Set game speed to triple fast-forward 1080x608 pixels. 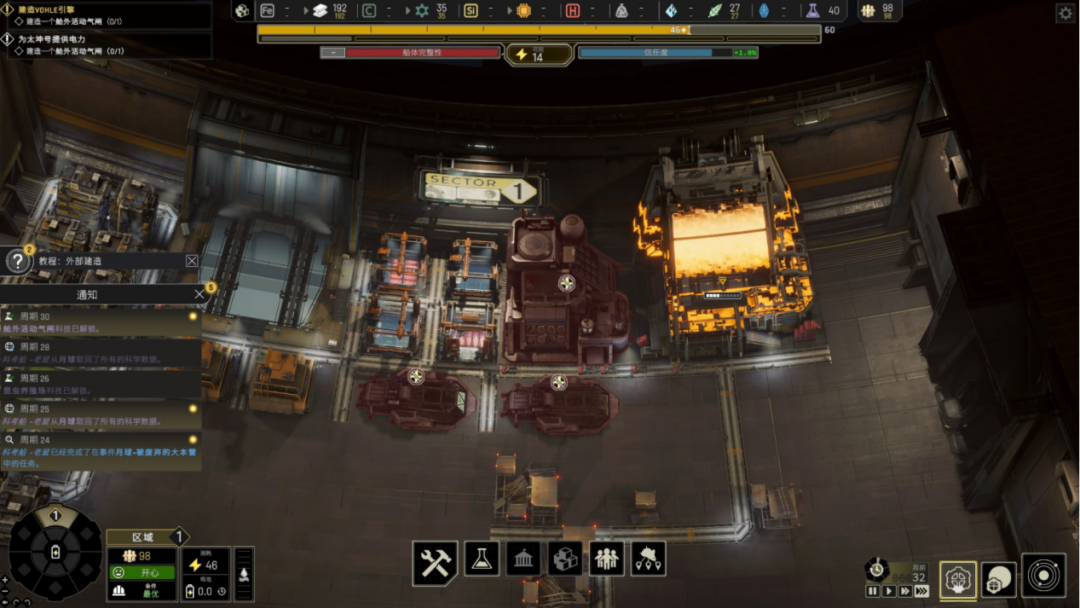(922, 591)
